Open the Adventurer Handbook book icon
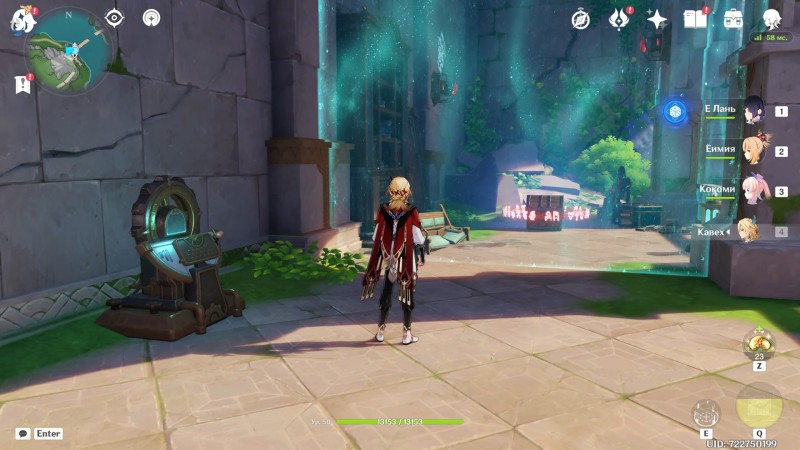The height and width of the screenshot is (450, 800). [695, 19]
